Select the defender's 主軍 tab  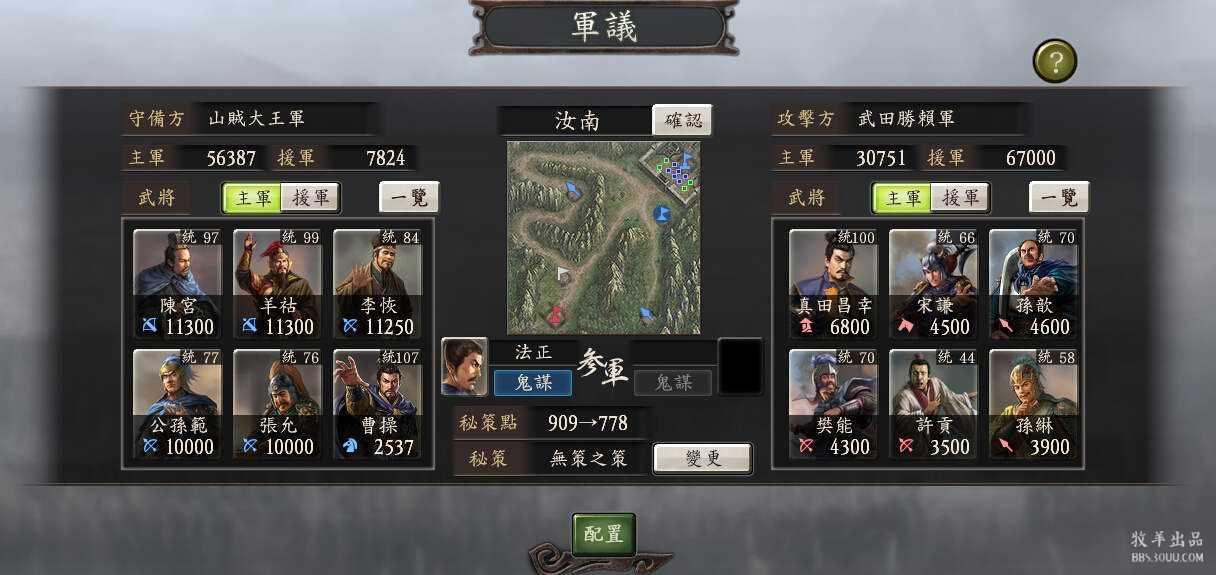coord(253,198)
